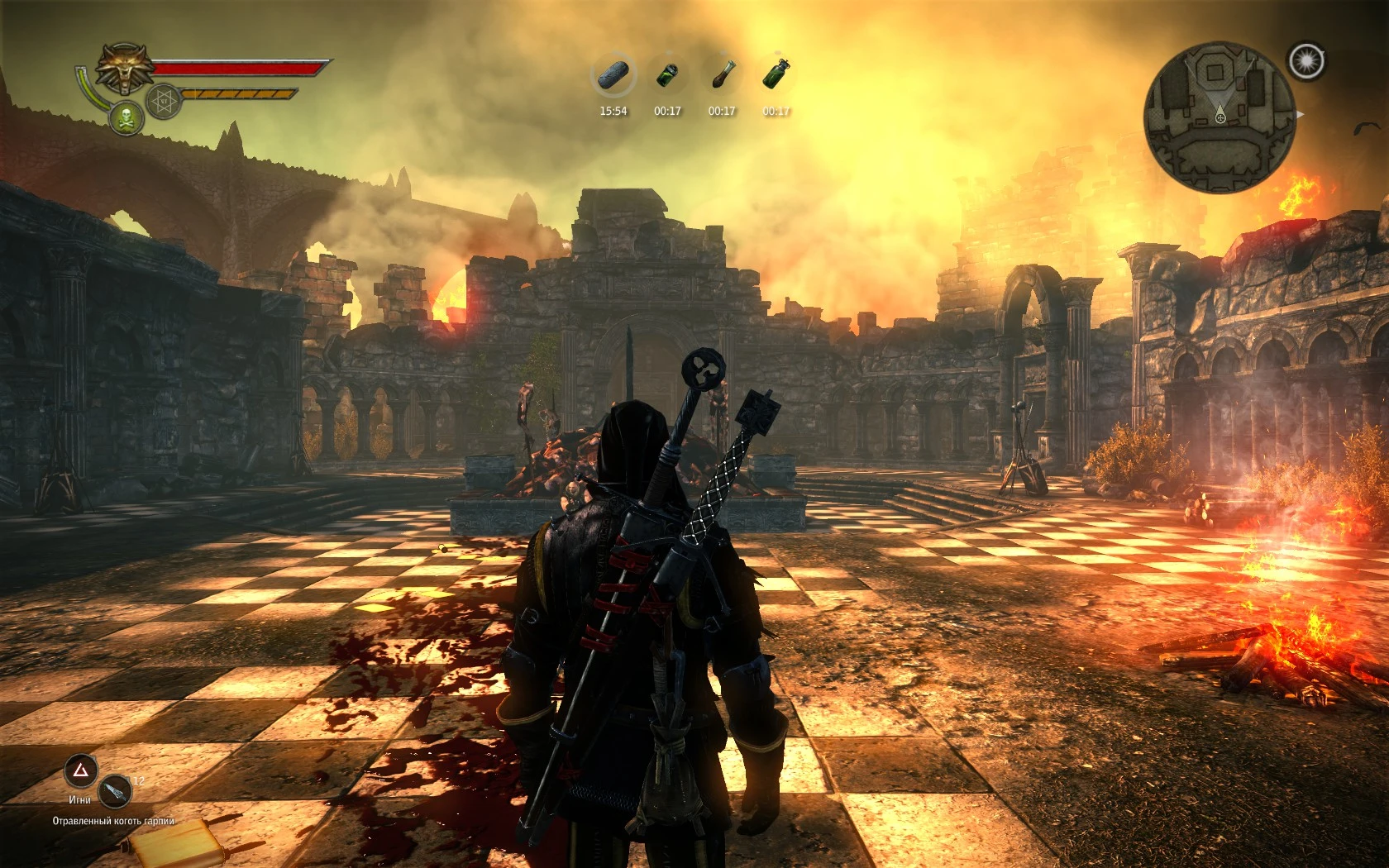
Task: Click the green vial buff icon
Action: pyautogui.click(x=667, y=74)
